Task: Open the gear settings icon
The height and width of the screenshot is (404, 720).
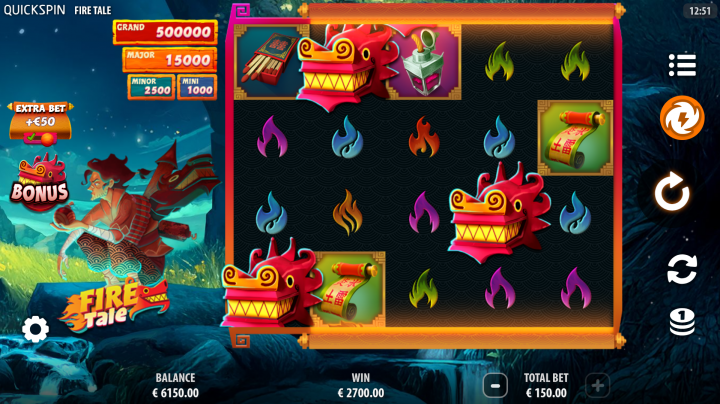Action: [36, 329]
